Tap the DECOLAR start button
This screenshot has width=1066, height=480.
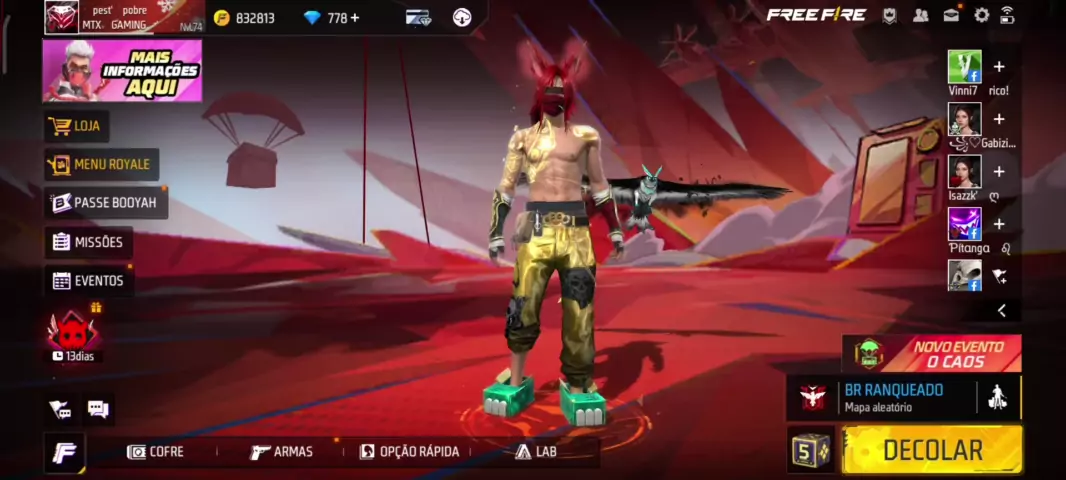[x=931, y=450]
